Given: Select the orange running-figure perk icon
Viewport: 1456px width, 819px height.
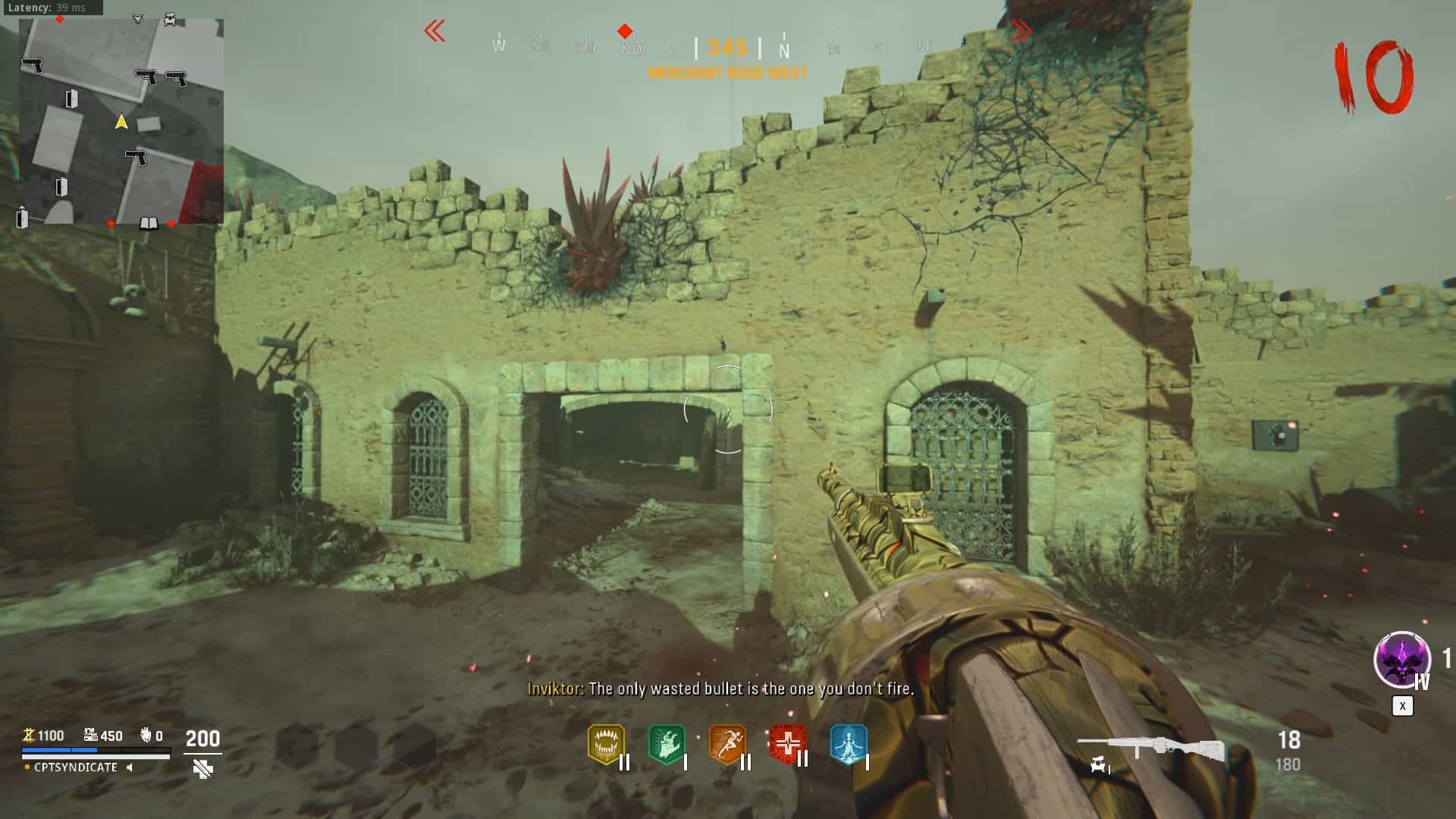Looking at the screenshot, I should tap(727, 745).
